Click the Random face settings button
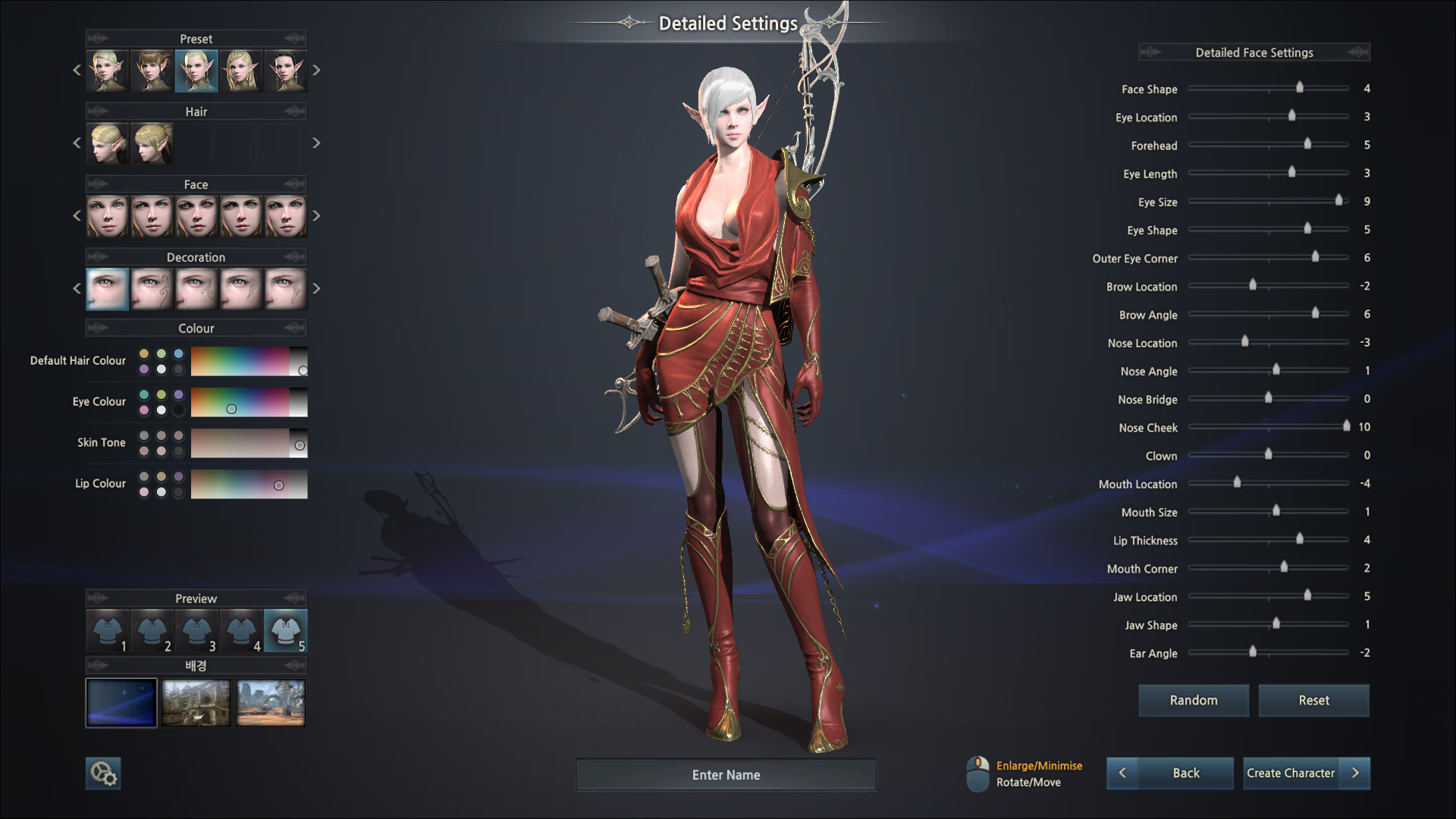Image resolution: width=1456 pixels, height=819 pixels. pyautogui.click(x=1193, y=701)
